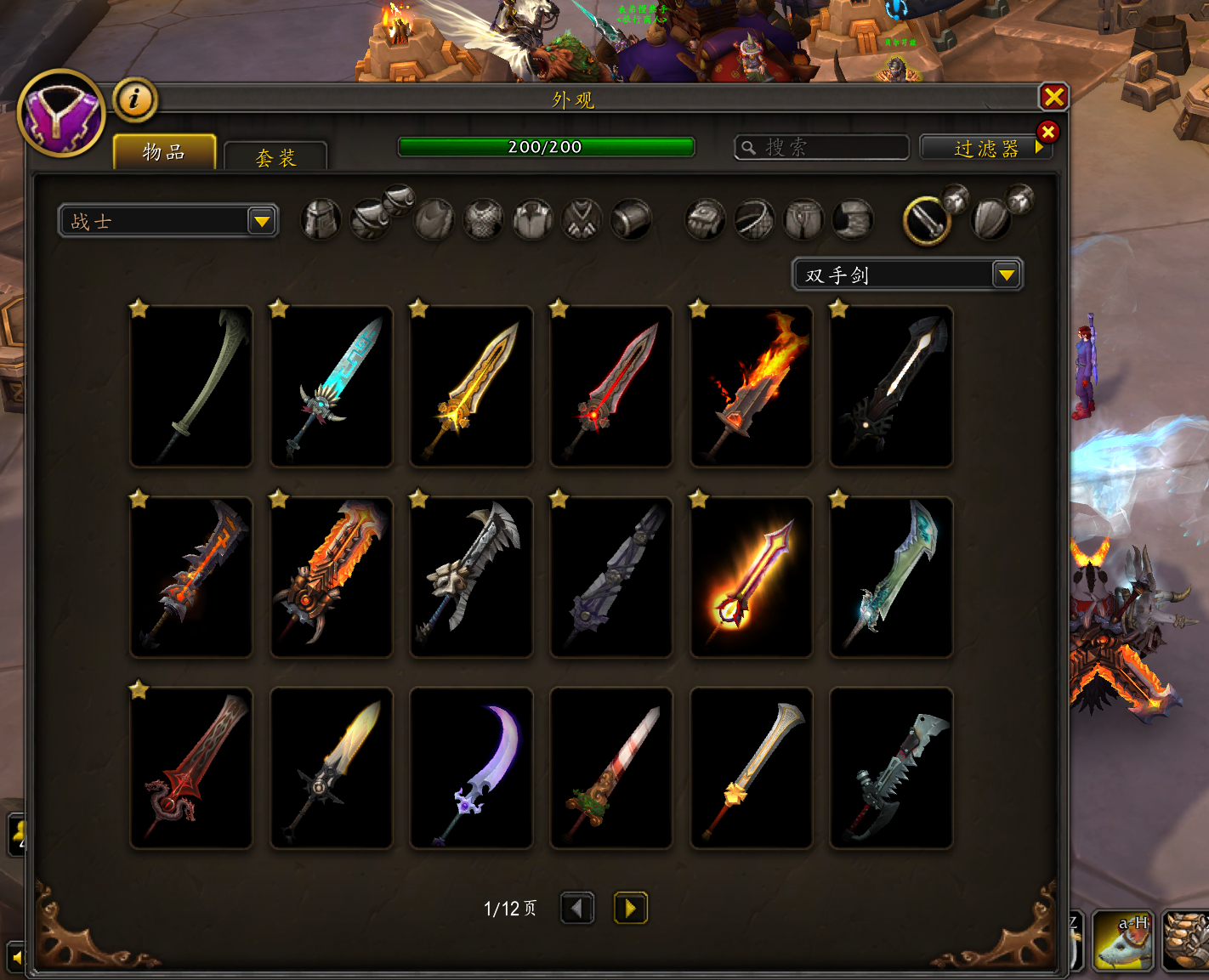Go to the next appearance page
This screenshot has height=980, width=1209.
(630, 908)
